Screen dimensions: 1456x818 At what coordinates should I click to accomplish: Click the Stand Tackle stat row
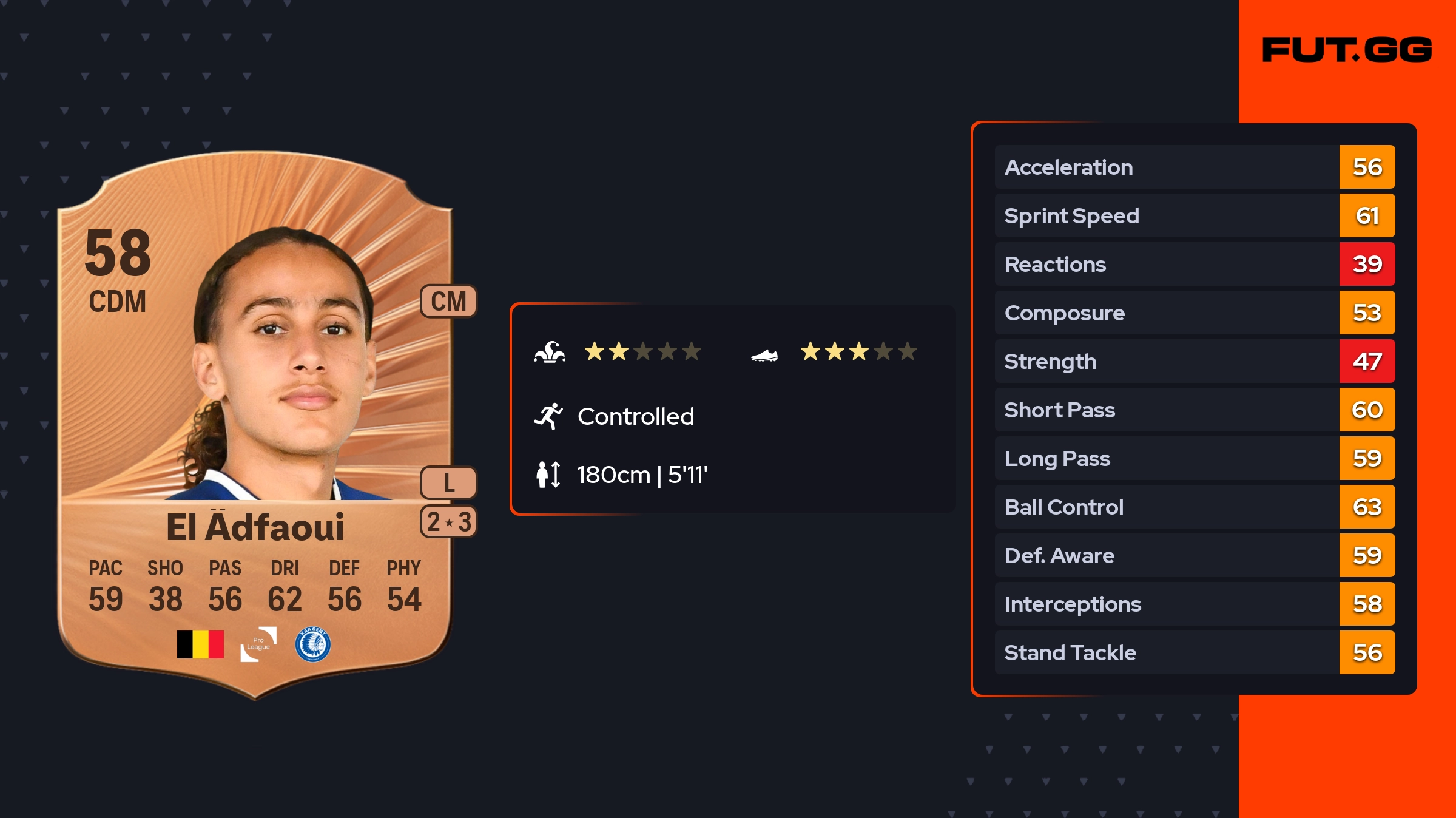point(1194,652)
